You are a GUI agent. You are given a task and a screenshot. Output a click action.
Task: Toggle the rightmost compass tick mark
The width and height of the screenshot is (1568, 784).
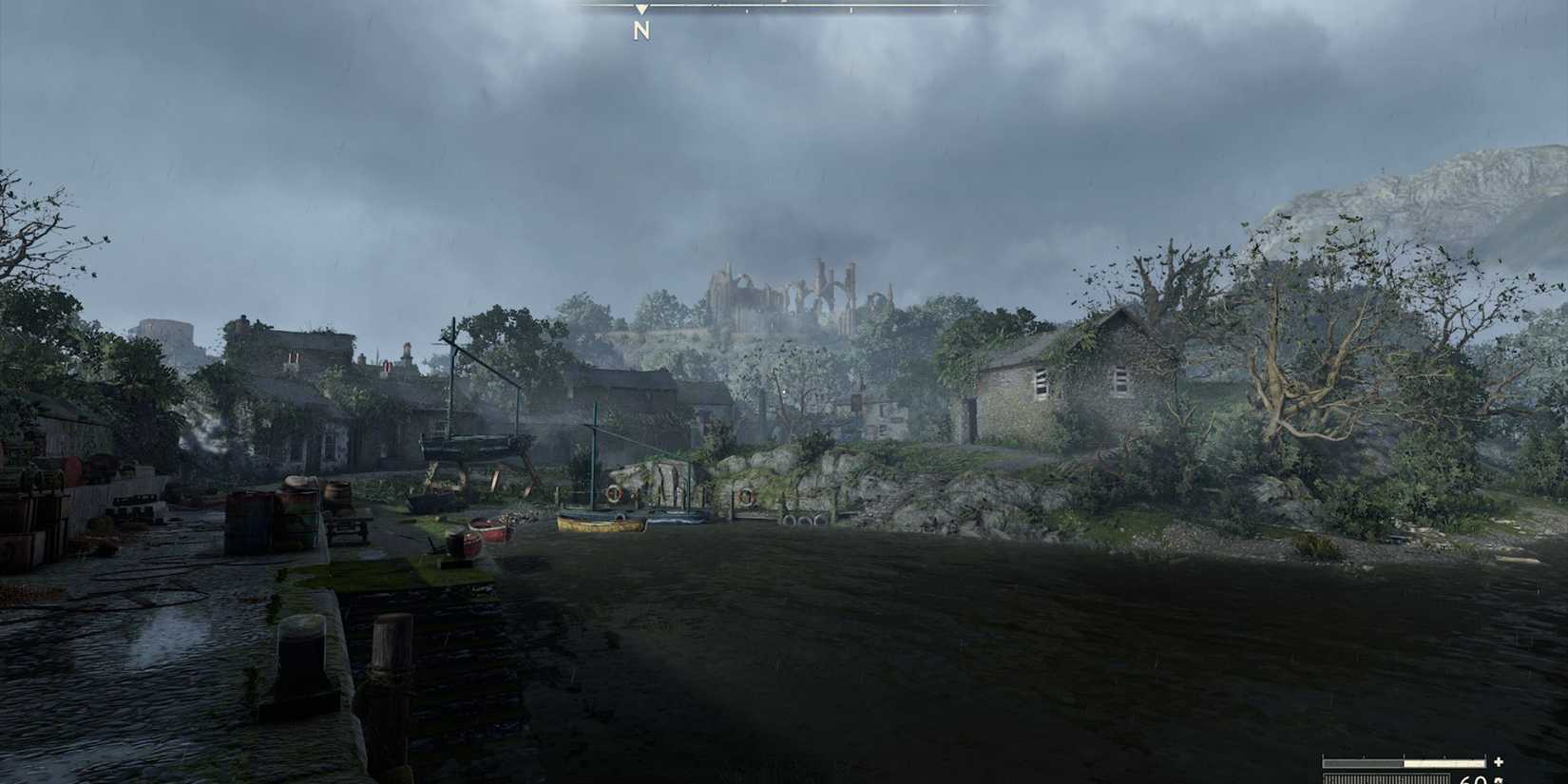click(955, 11)
